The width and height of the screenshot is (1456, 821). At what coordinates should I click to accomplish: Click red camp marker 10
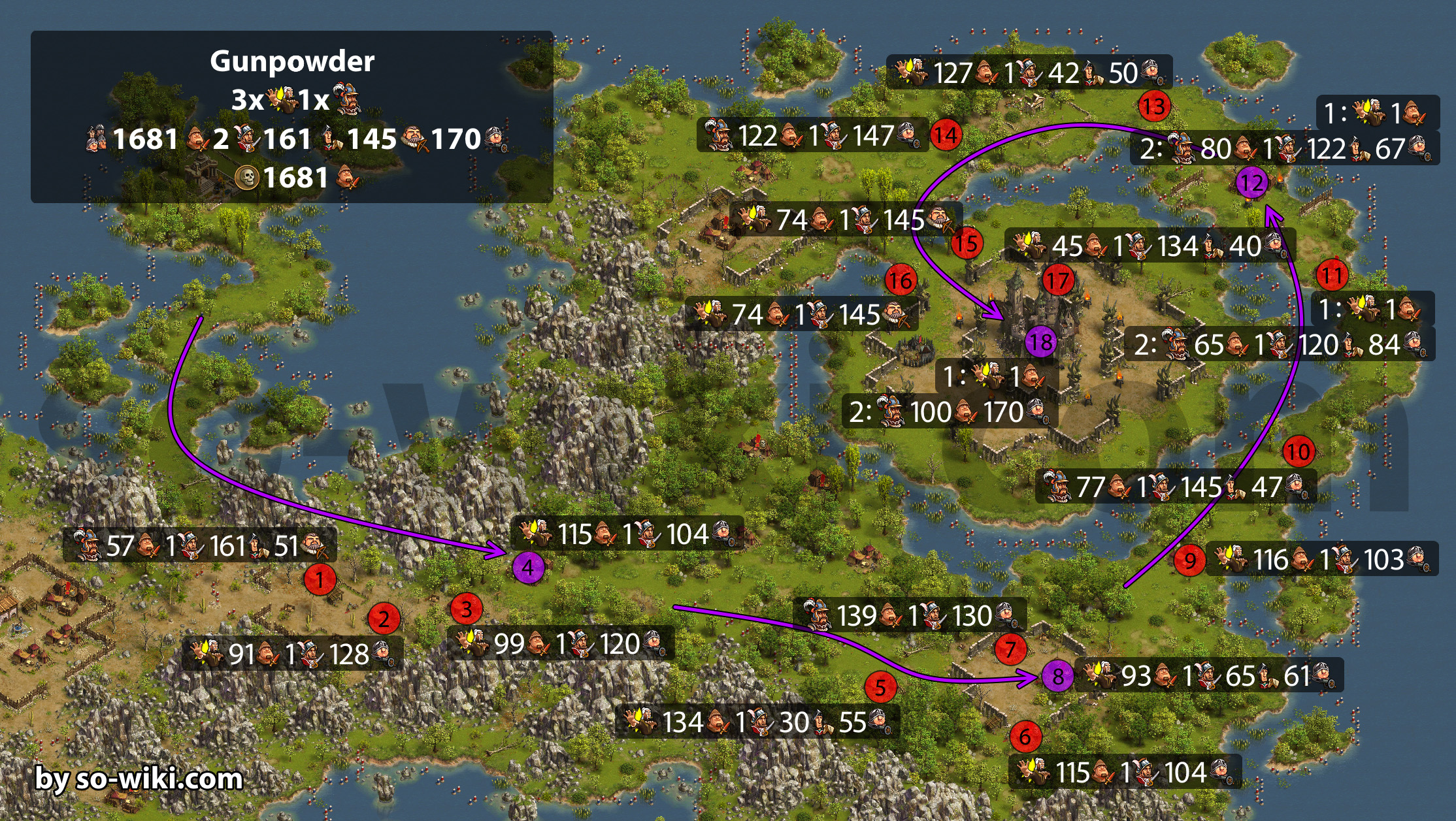pyautogui.click(x=1299, y=451)
